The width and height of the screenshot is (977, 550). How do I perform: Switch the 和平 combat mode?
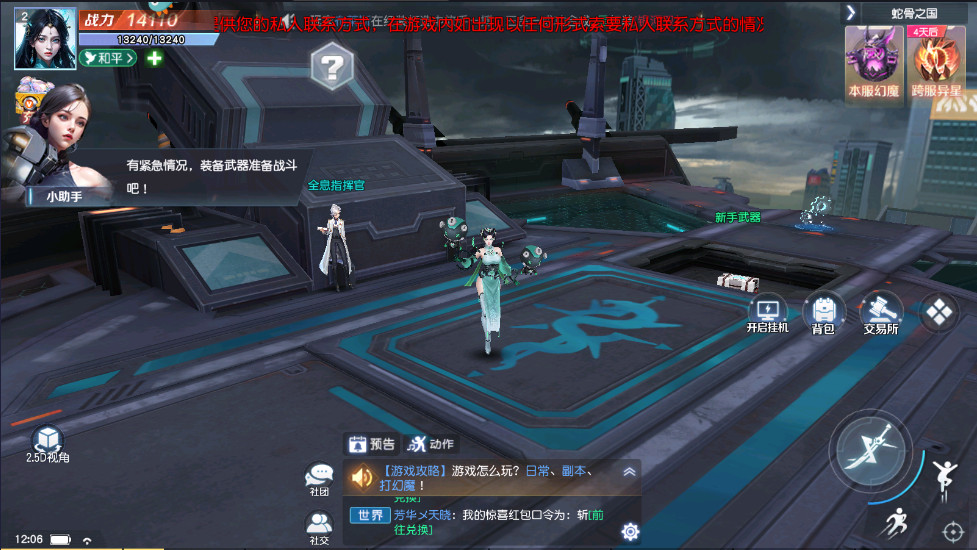[110, 58]
